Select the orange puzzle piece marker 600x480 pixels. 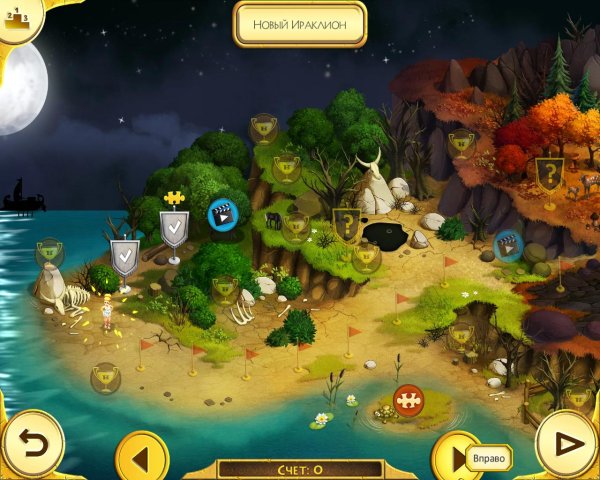tap(408, 400)
